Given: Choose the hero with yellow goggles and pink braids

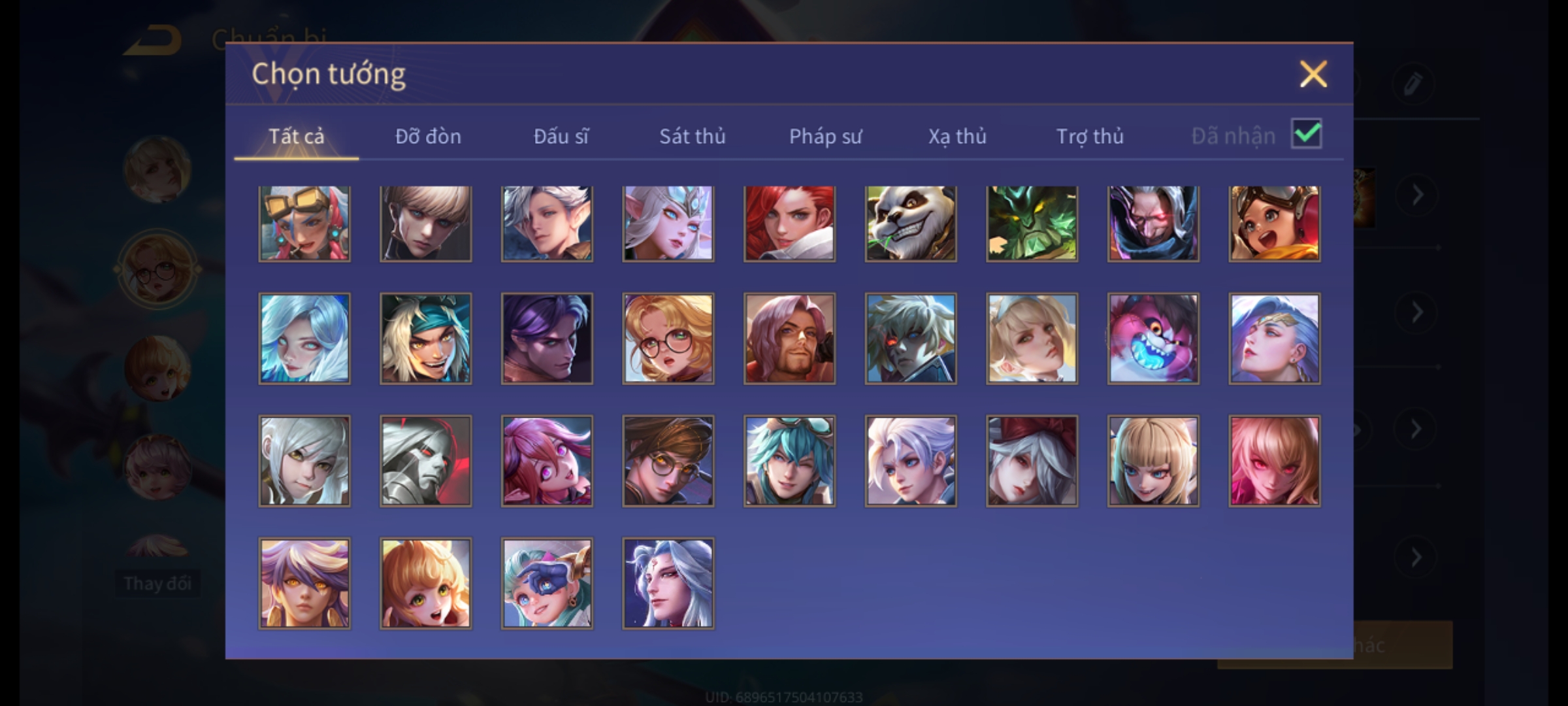Looking at the screenshot, I should pyautogui.click(x=304, y=224).
